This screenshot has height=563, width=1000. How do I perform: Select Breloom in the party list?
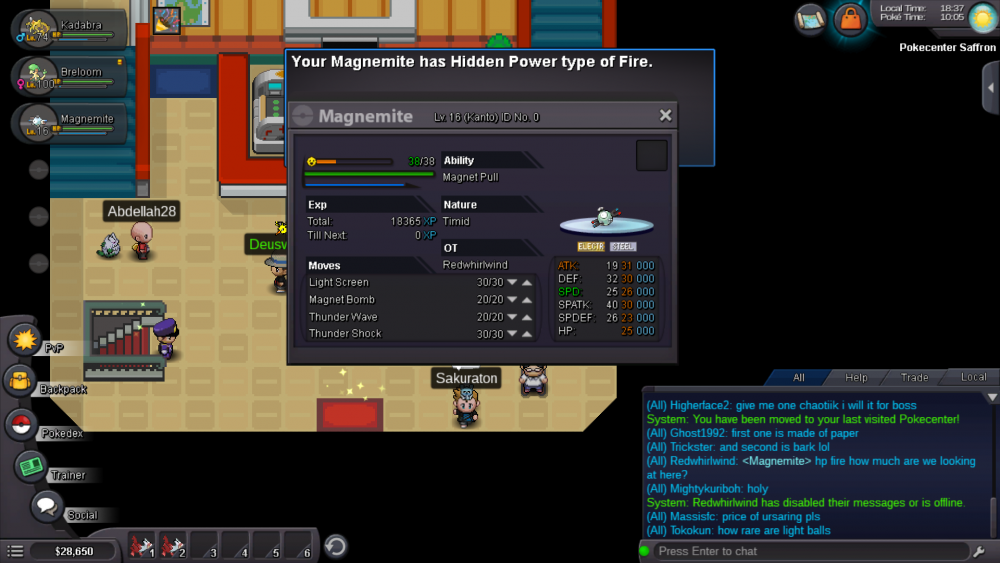68,76
